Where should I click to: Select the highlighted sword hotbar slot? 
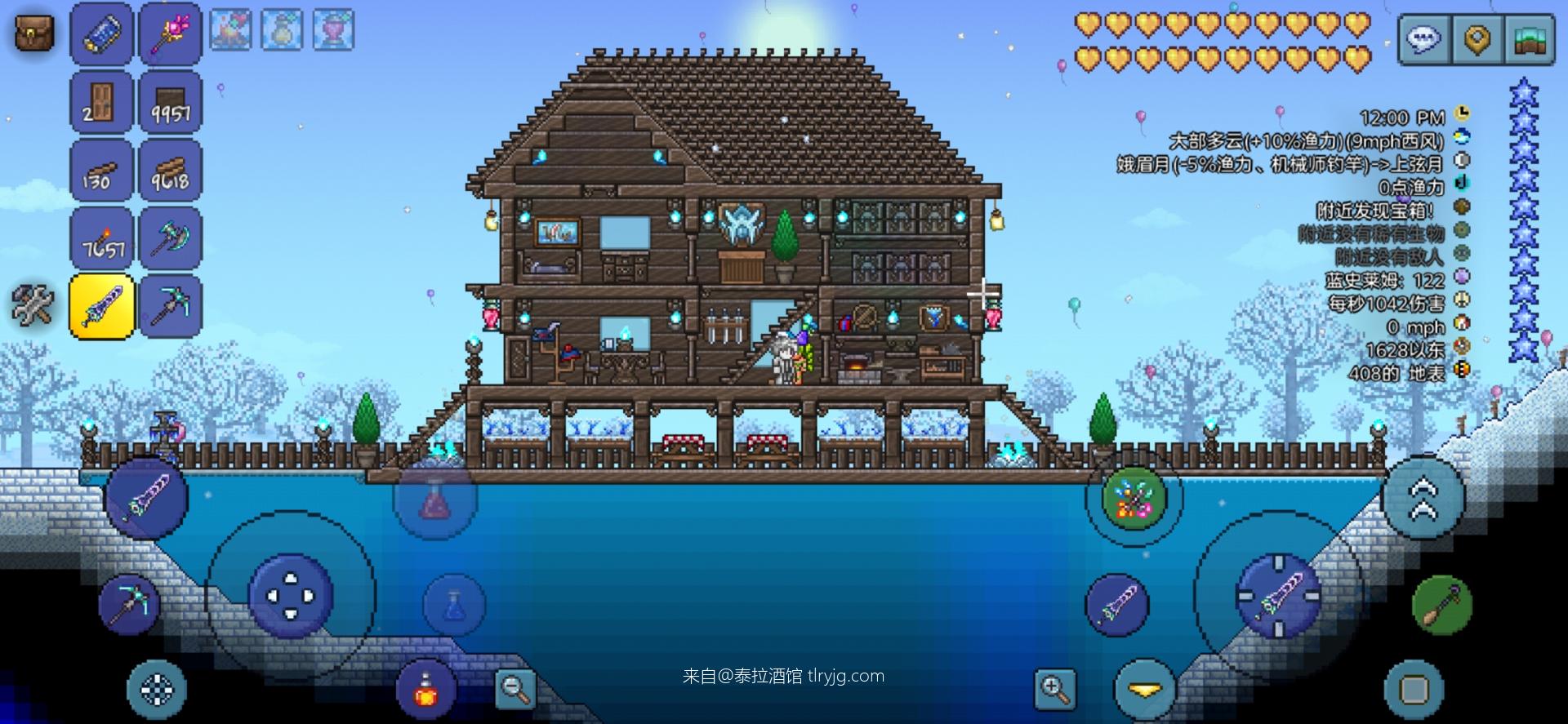tap(101, 306)
